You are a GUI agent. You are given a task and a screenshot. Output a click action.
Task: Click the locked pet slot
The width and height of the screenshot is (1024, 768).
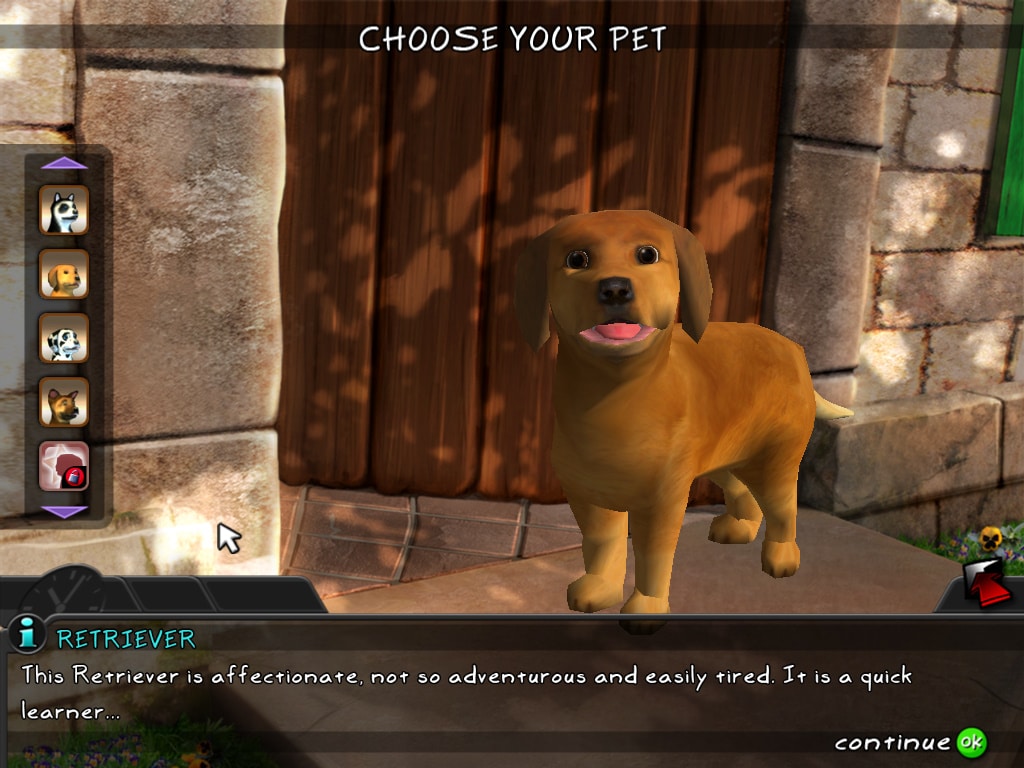pos(64,466)
